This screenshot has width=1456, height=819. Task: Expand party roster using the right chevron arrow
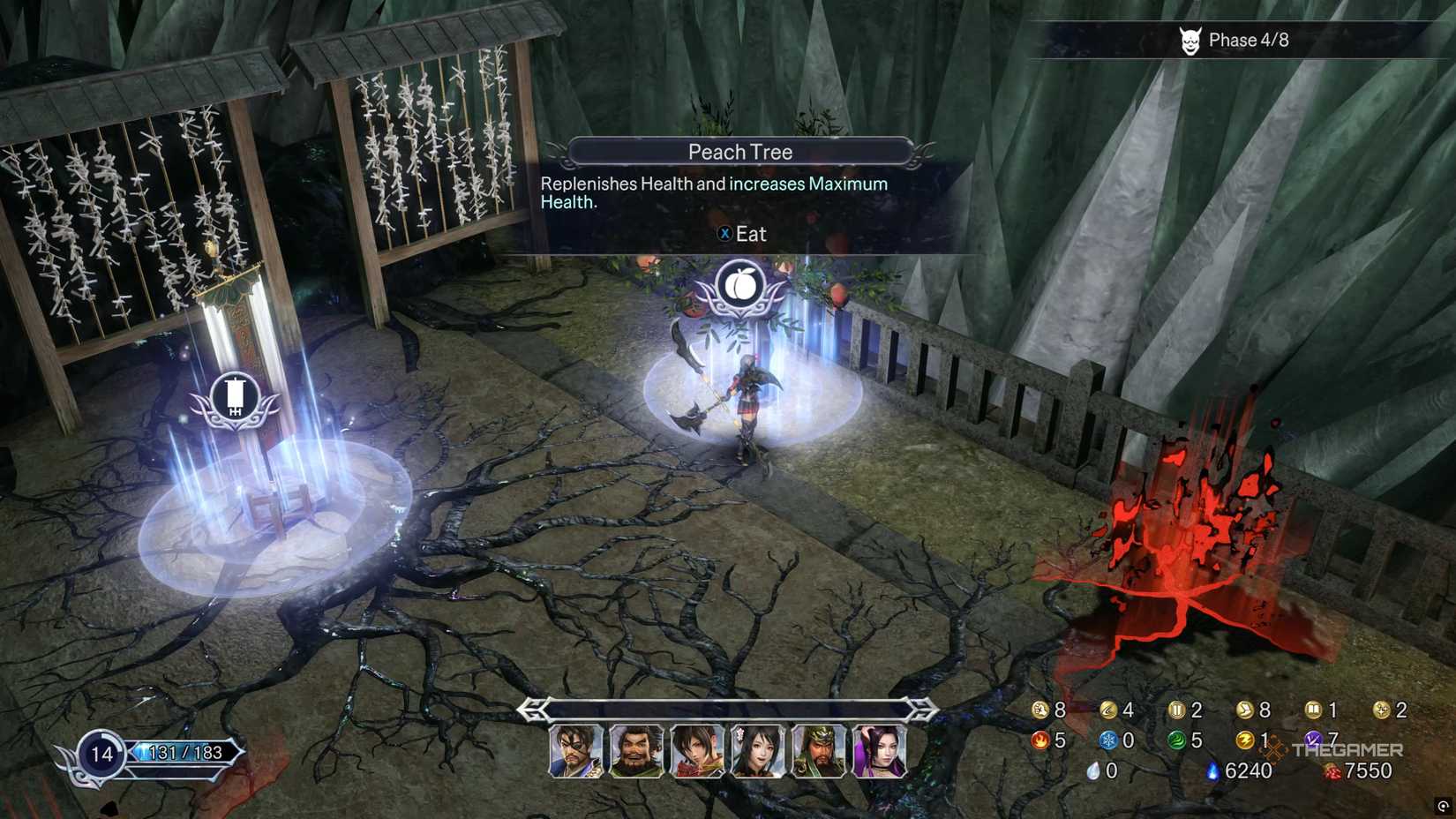pos(920,708)
